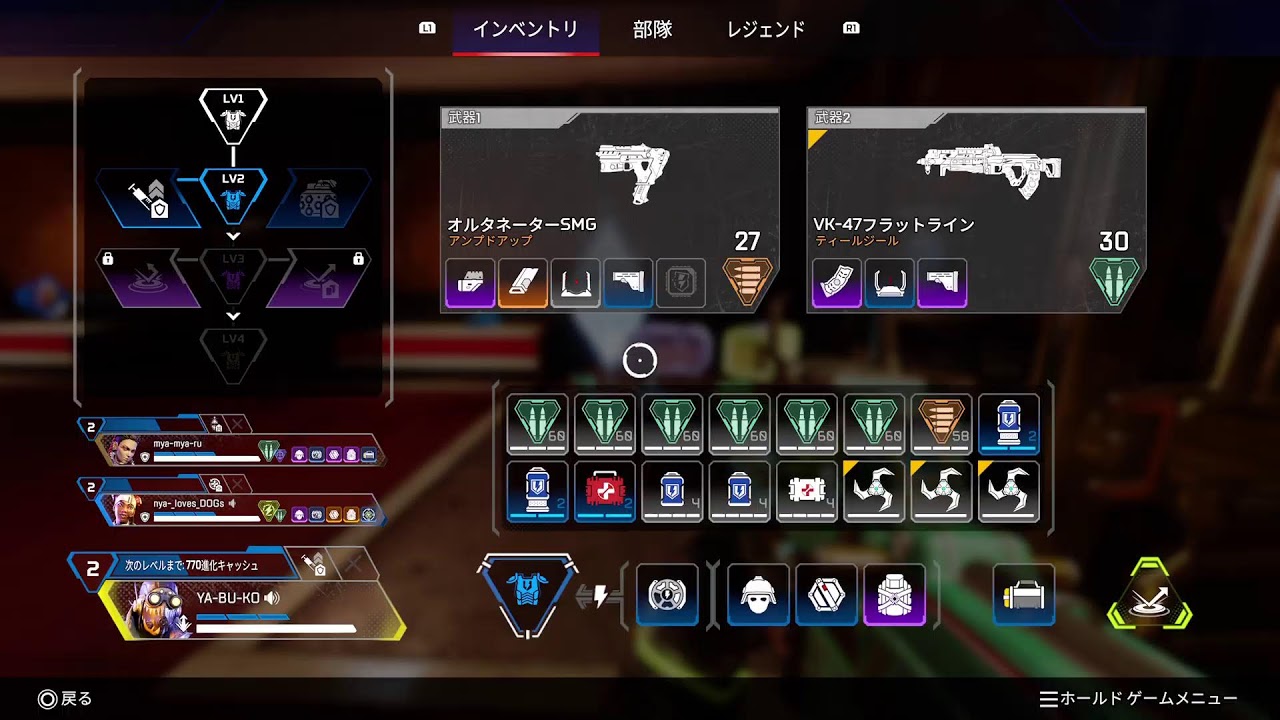Open the survival item slot

coord(1023,595)
